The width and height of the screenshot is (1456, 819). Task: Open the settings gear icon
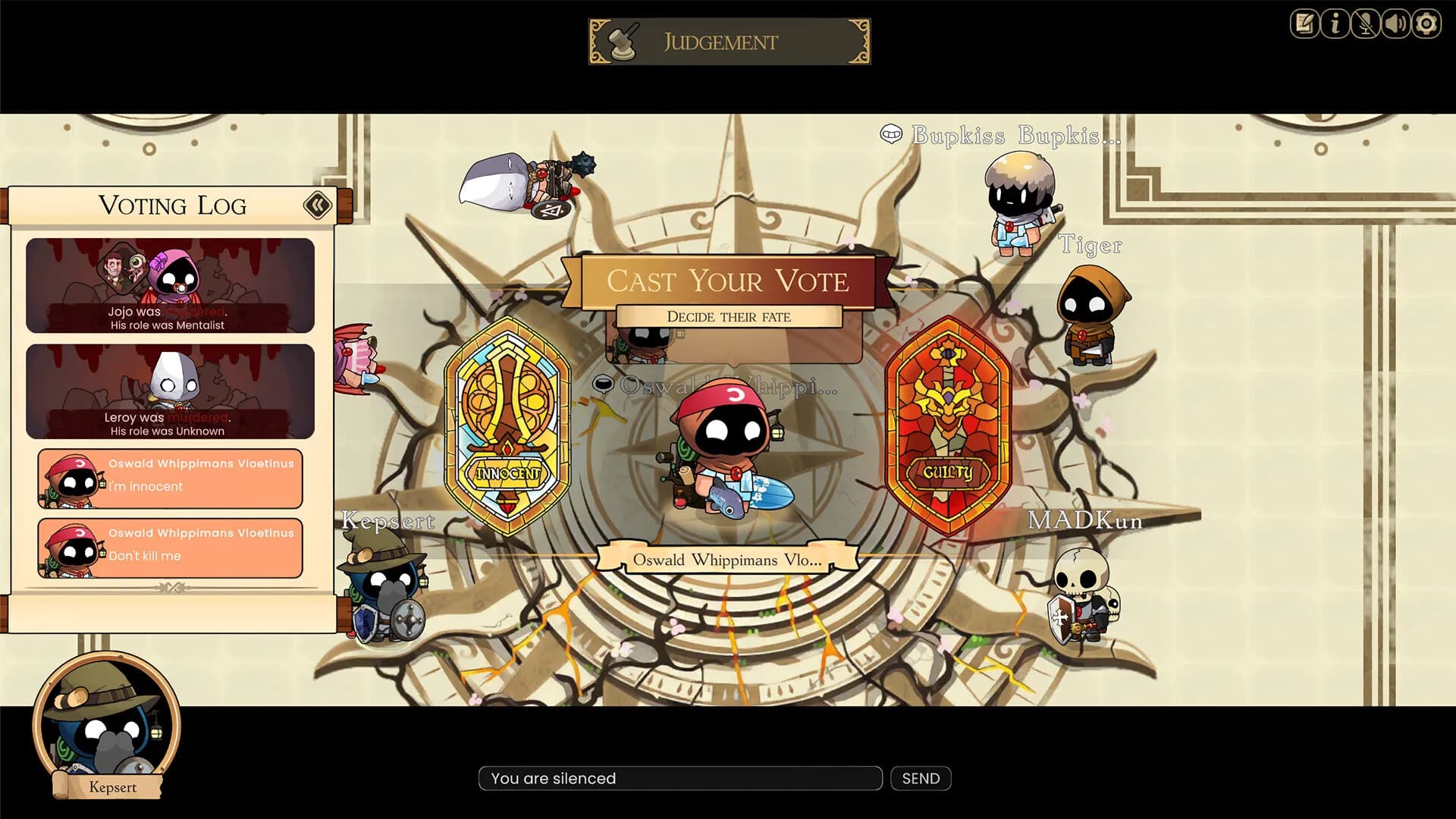(x=1425, y=24)
